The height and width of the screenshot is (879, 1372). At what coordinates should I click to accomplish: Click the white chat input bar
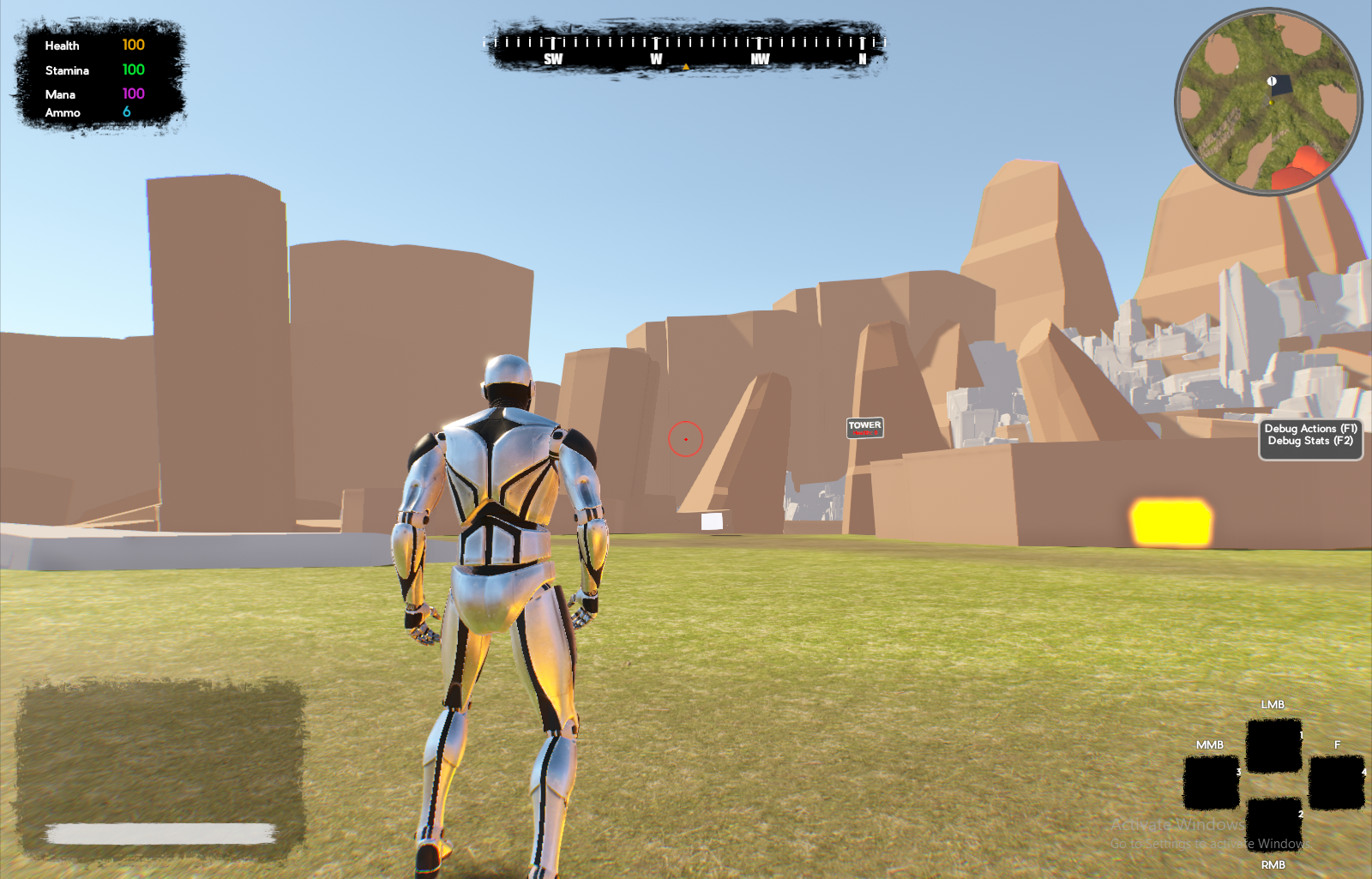(x=161, y=833)
